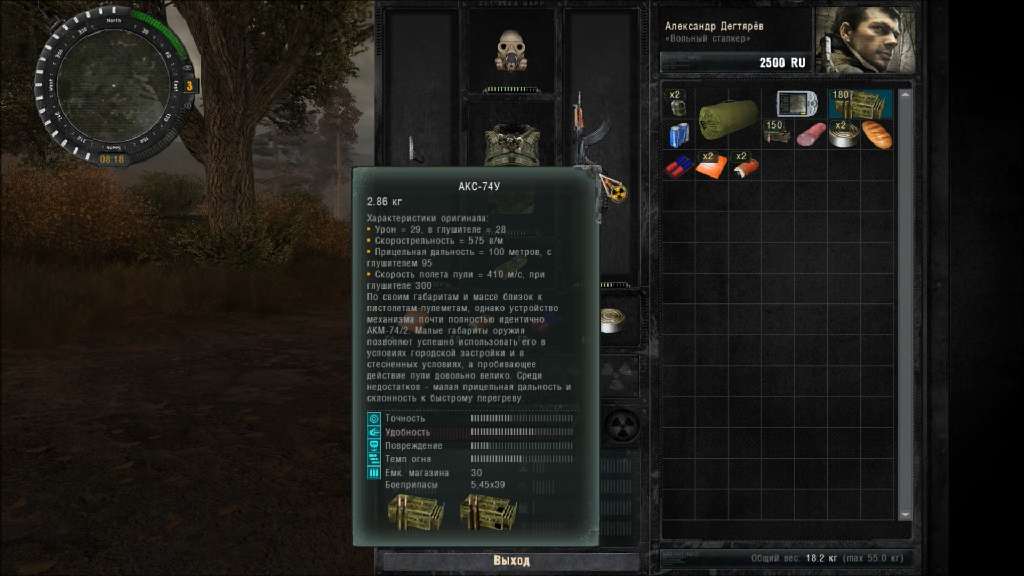Viewport: 1024px width, 576px height.
Task: Select the equipped body armor vest
Action: [x=513, y=145]
